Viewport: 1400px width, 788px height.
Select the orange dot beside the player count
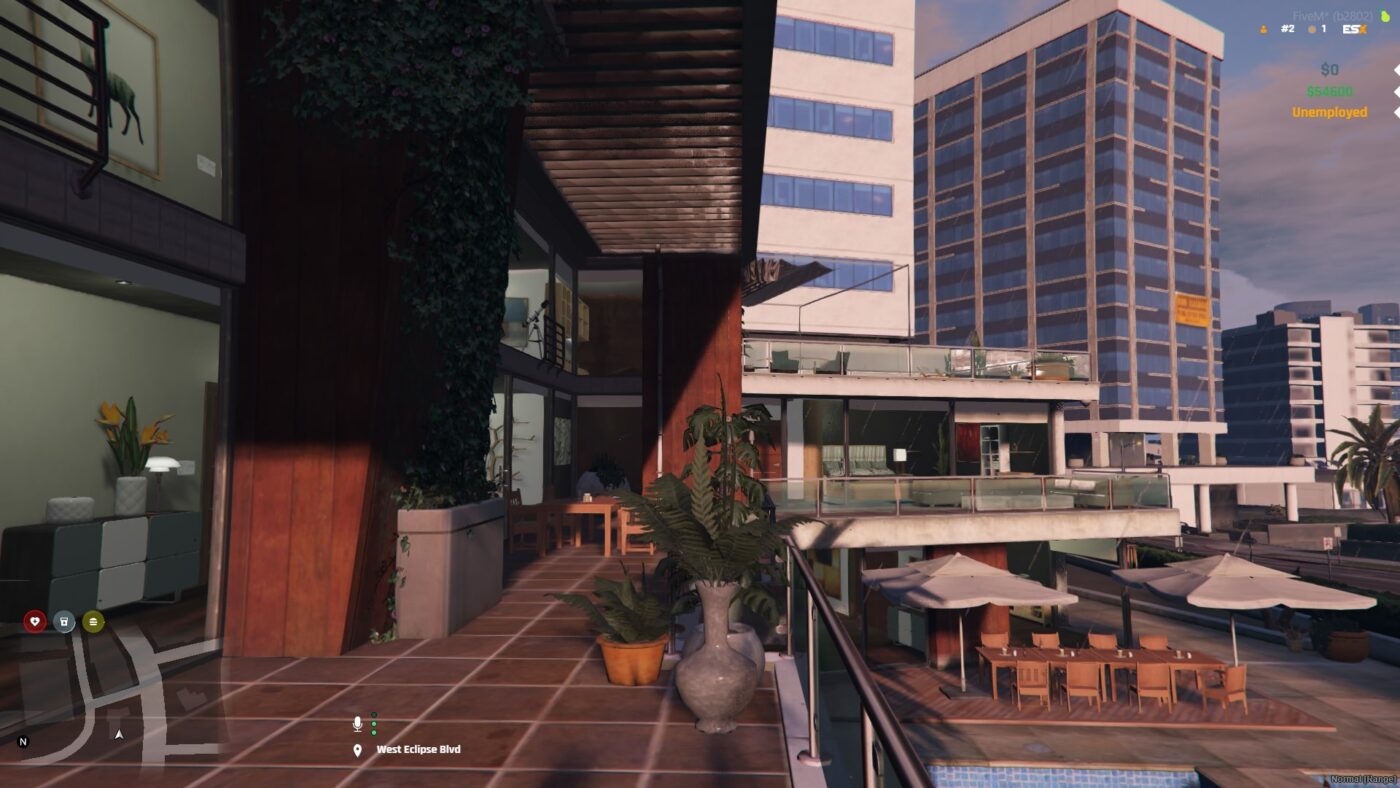click(1312, 28)
